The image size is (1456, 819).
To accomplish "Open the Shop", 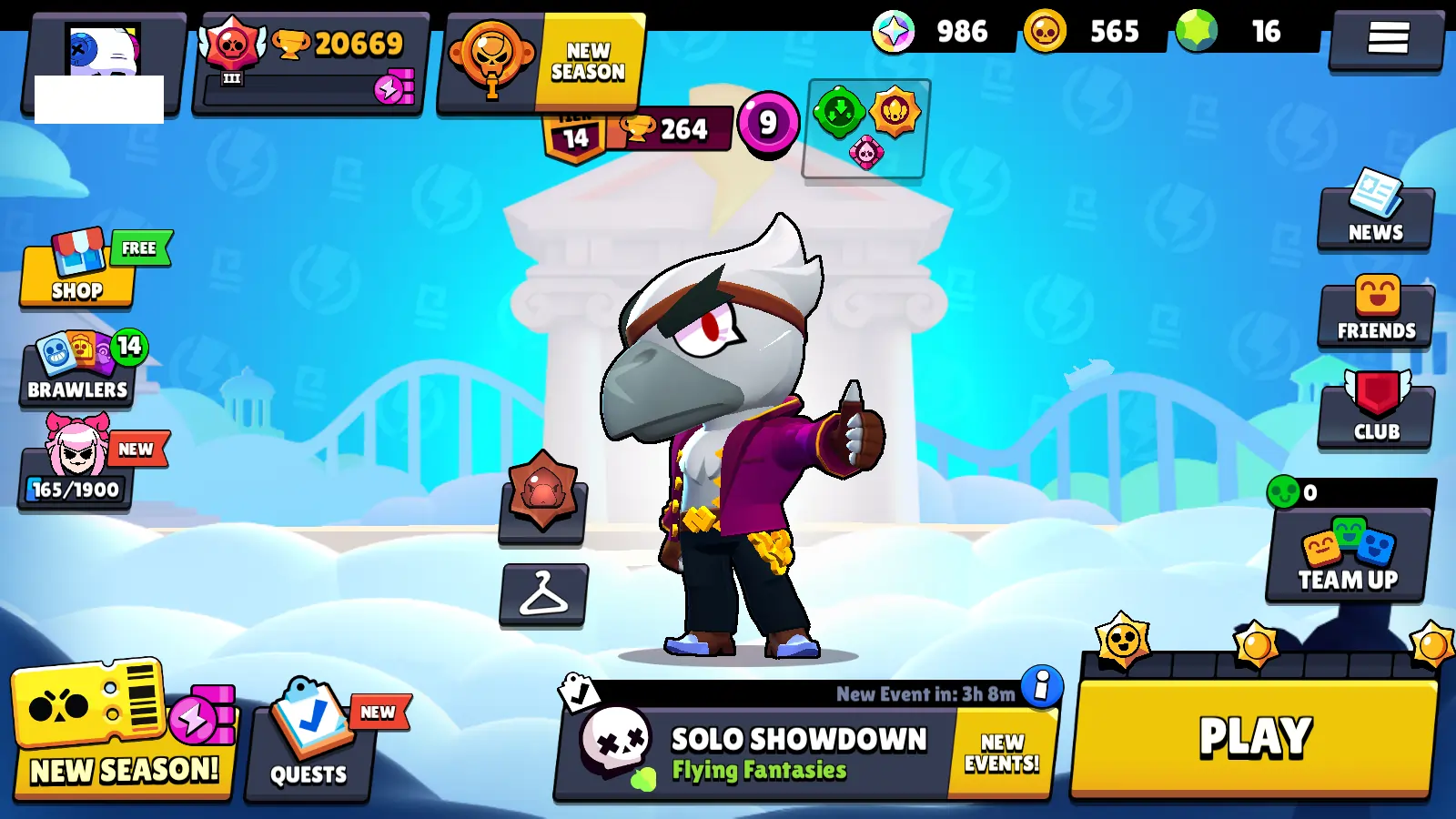I will [x=77, y=273].
